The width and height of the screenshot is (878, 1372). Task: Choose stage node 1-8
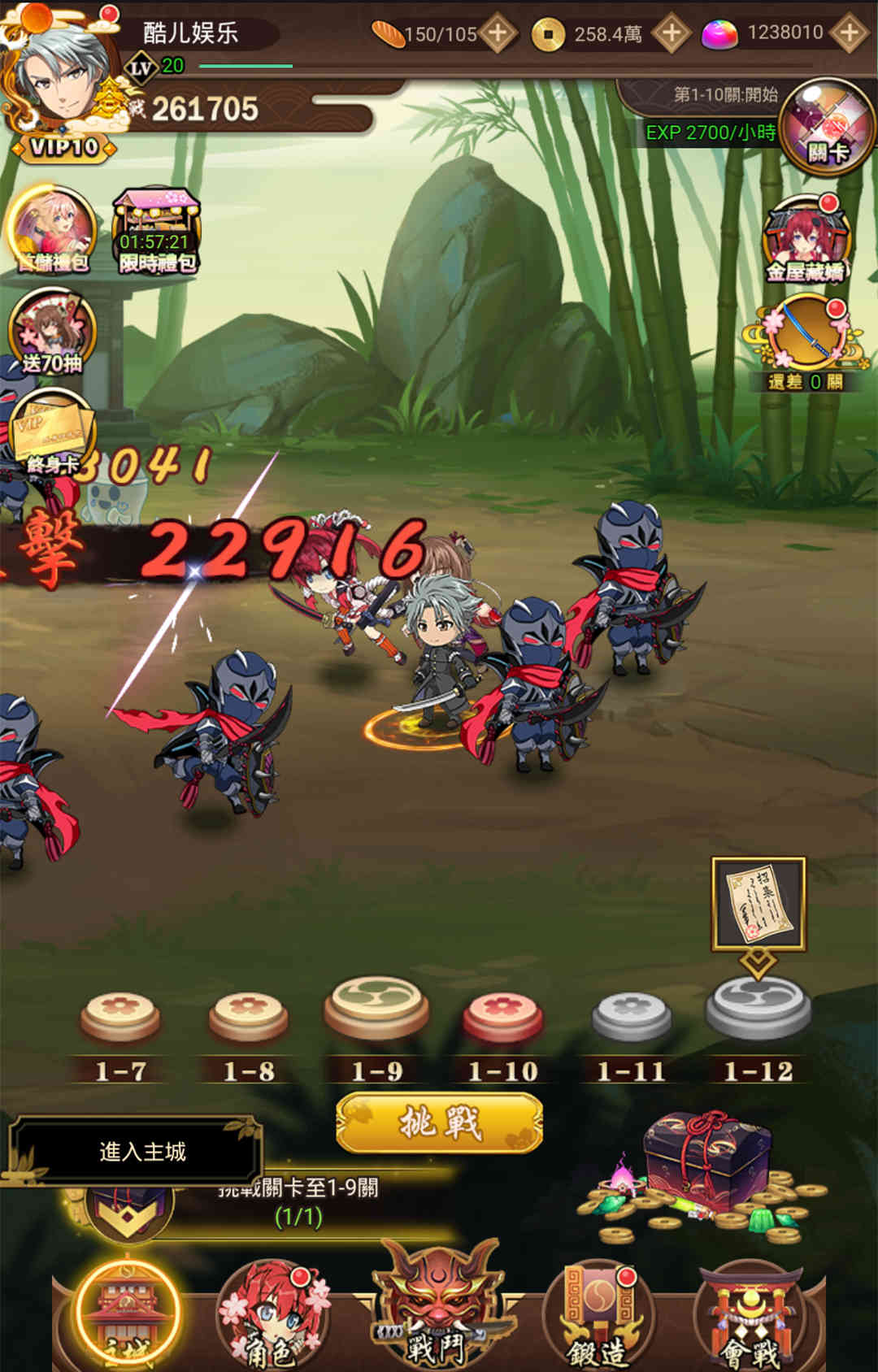[x=249, y=1016]
